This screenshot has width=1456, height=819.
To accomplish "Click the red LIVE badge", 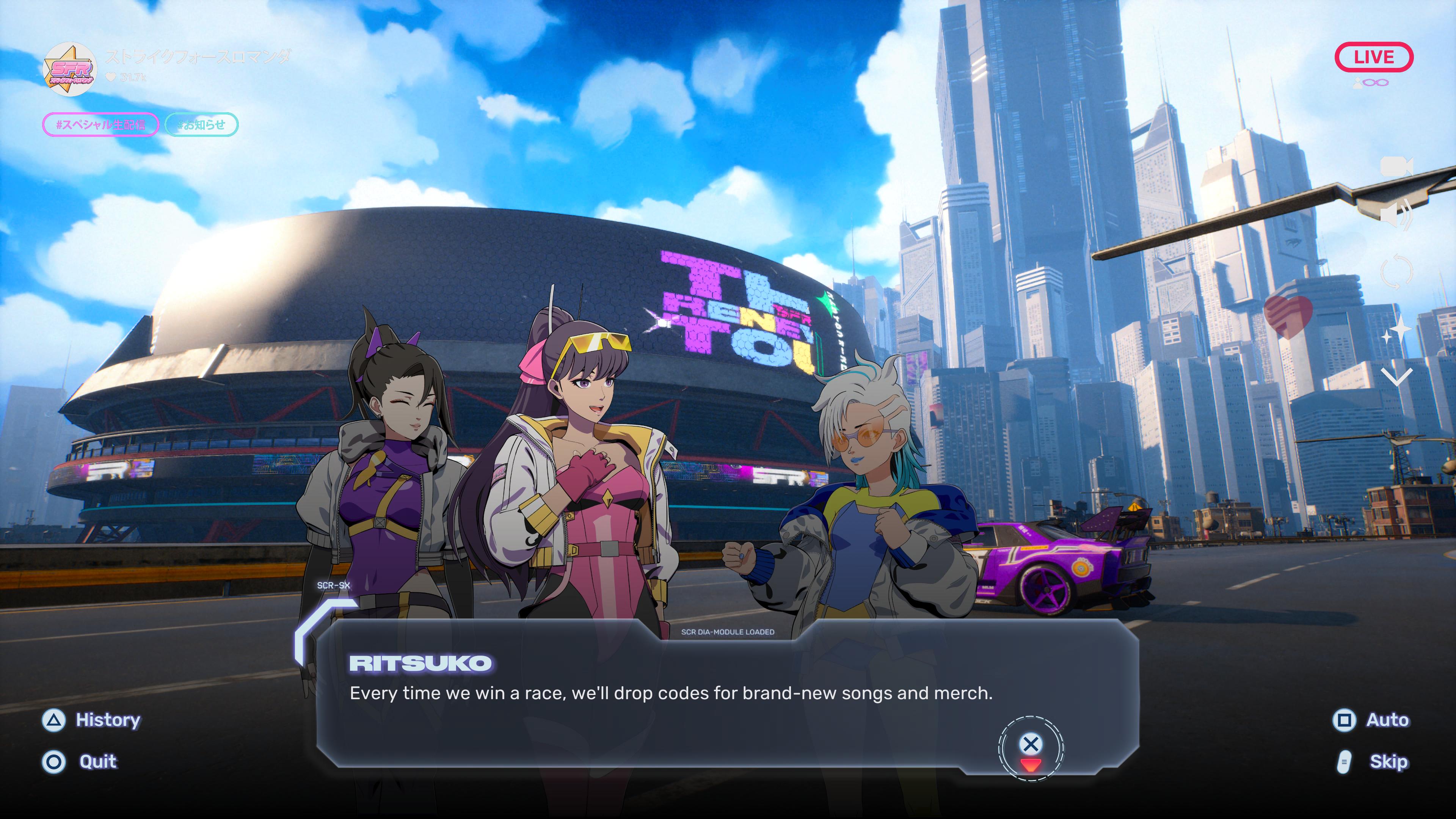I will click(x=1373, y=57).
